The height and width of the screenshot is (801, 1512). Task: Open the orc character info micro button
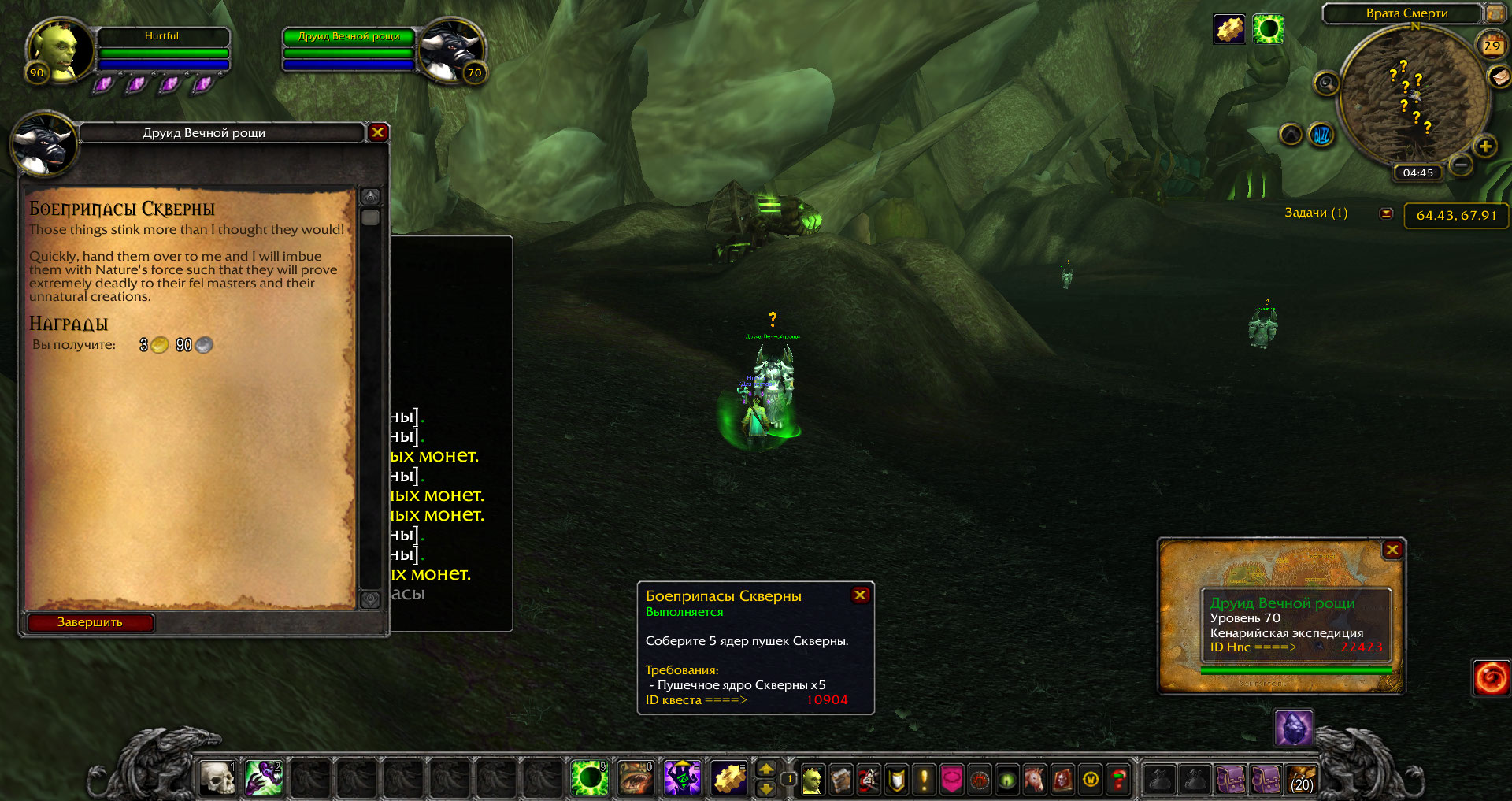click(812, 780)
